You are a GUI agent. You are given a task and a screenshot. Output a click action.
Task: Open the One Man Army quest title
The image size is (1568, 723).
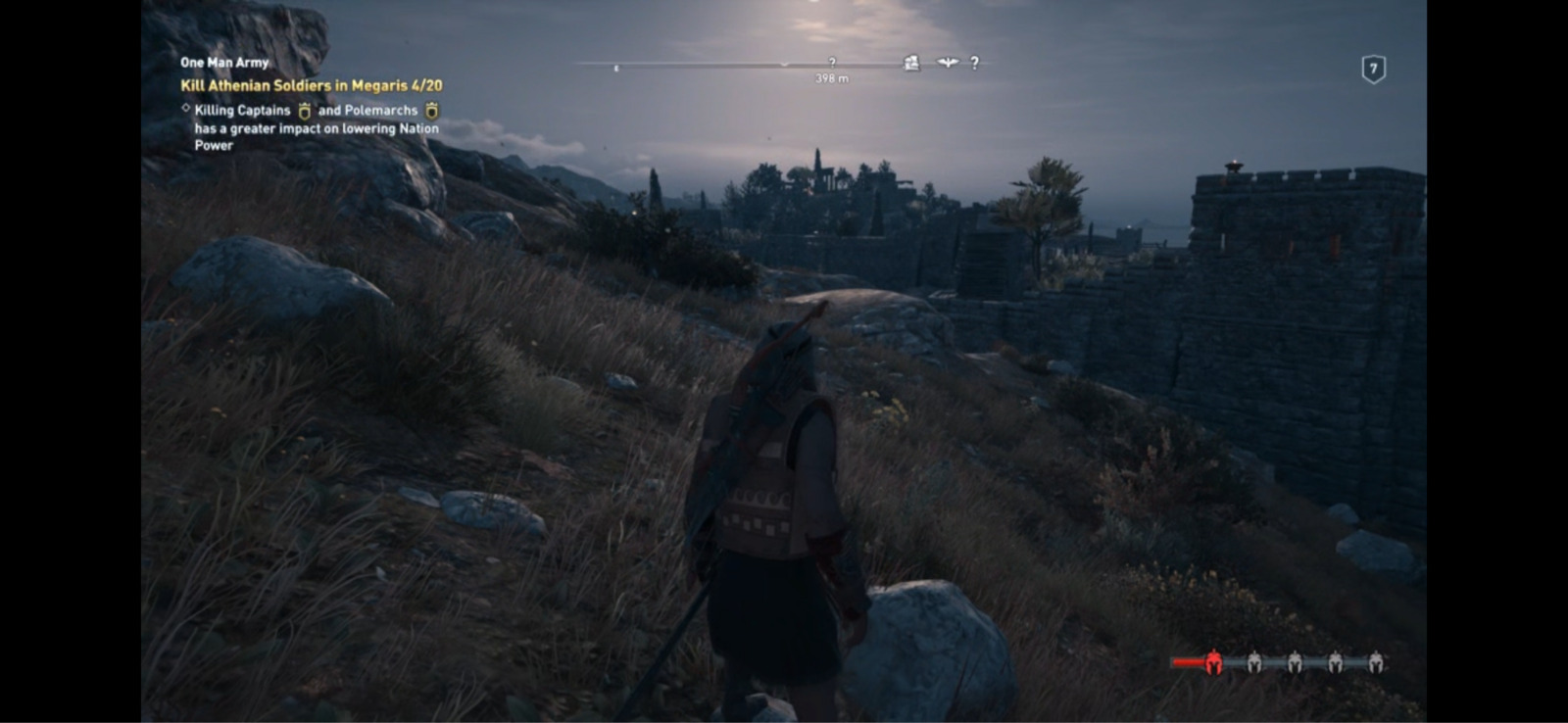(x=224, y=63)
